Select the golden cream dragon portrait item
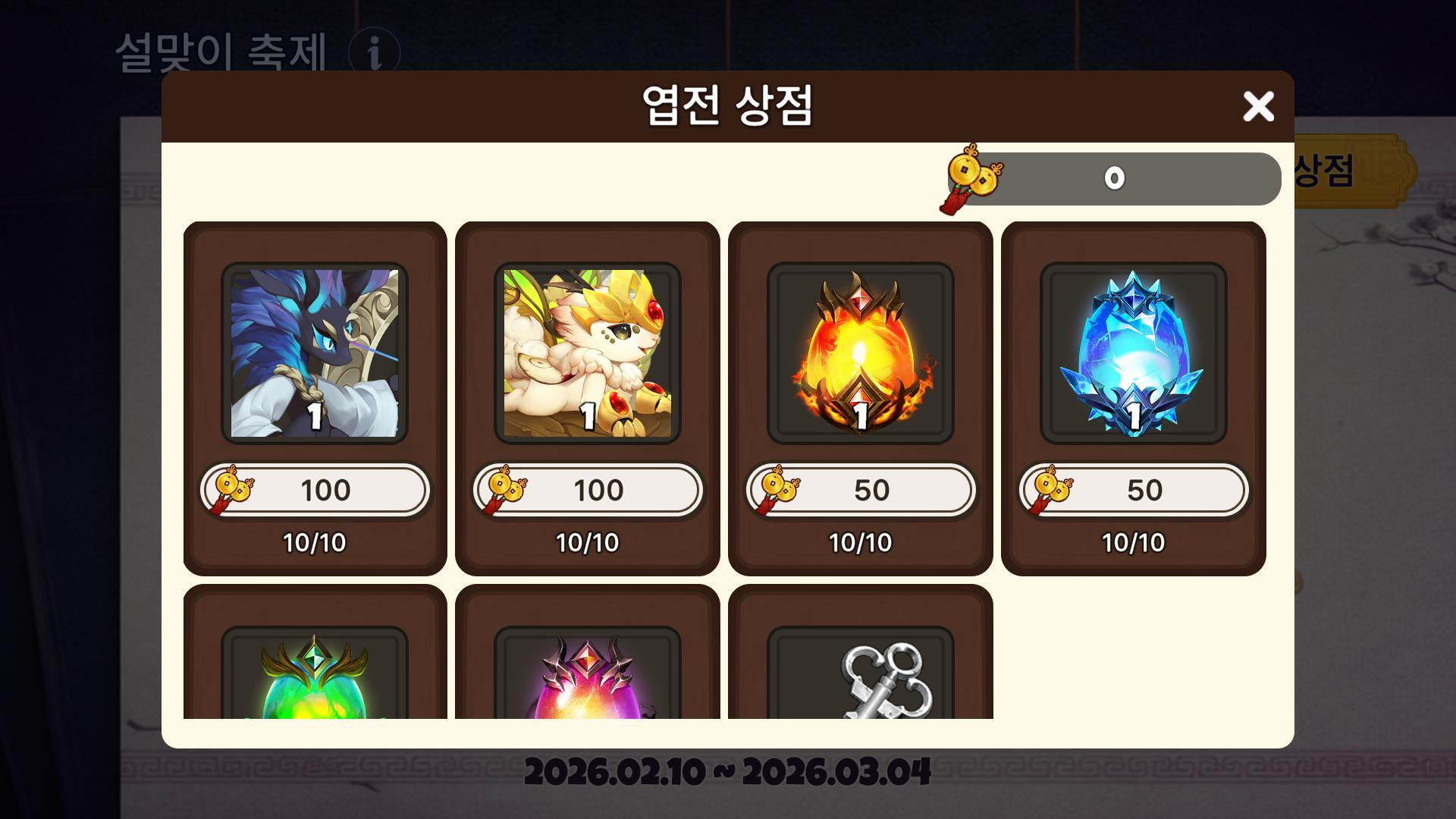Viewport: 1456px width, 819px height. 588,353
